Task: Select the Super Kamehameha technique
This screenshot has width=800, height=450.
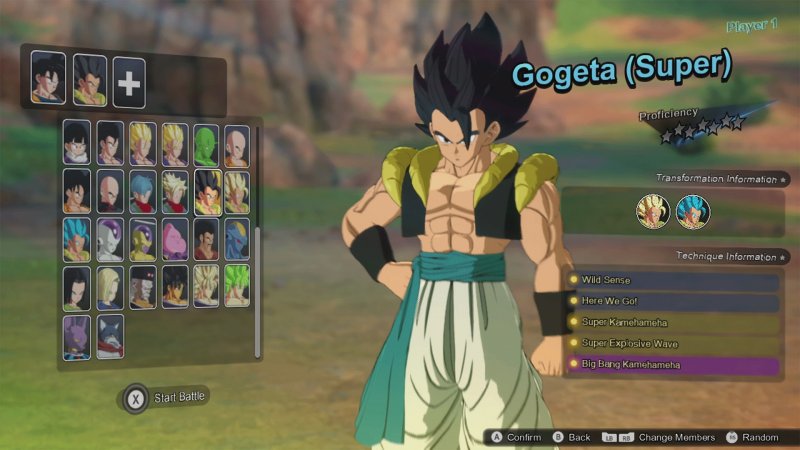Action: tap(672, 322)
